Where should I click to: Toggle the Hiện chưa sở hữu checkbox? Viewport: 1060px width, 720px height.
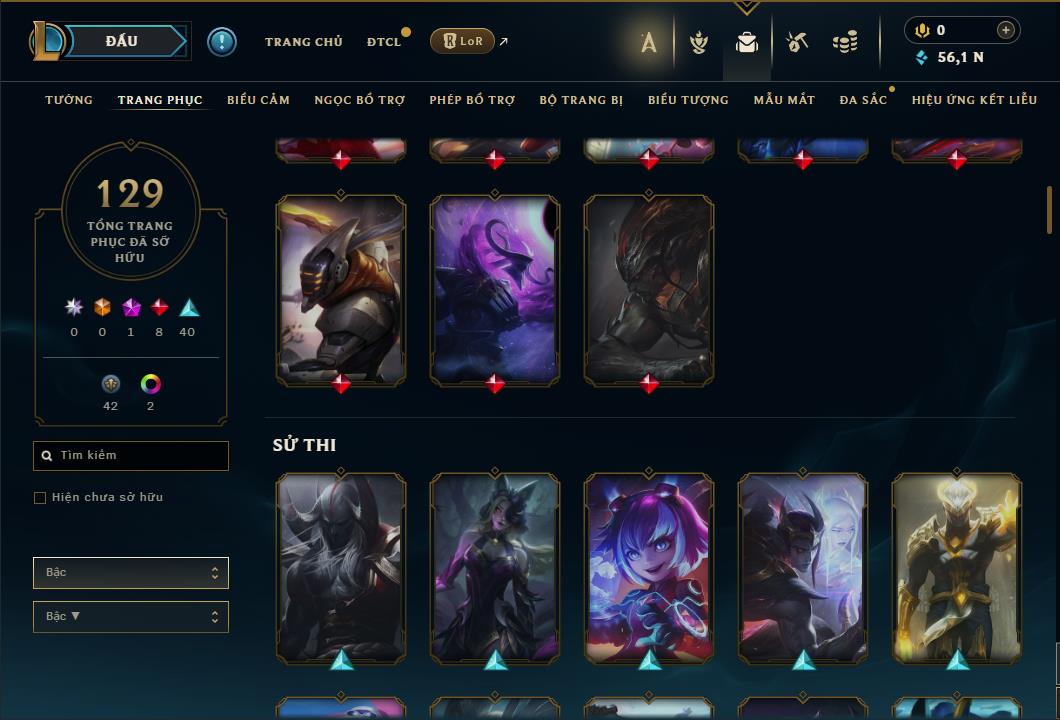click(x=40, y=498)
